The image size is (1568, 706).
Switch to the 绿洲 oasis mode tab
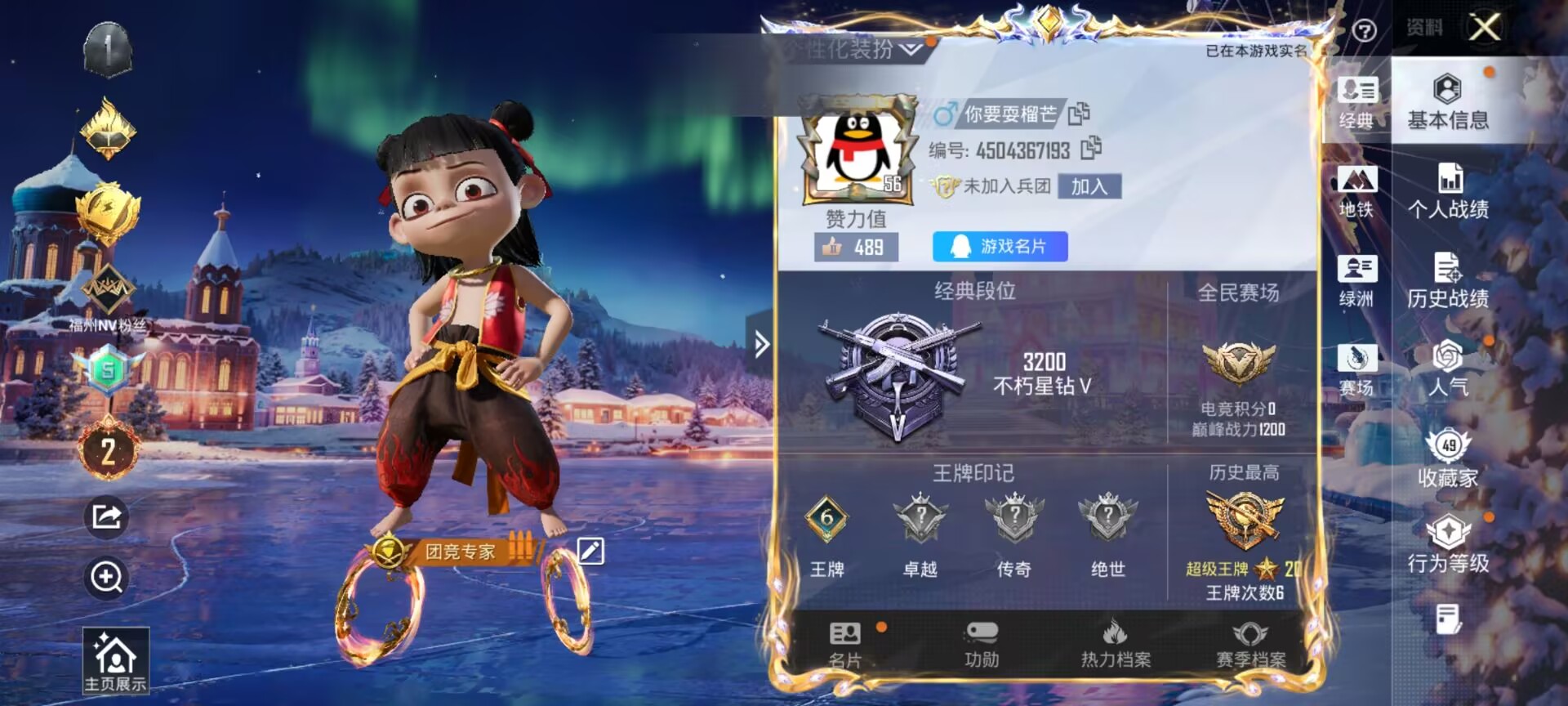point(1356,281)
